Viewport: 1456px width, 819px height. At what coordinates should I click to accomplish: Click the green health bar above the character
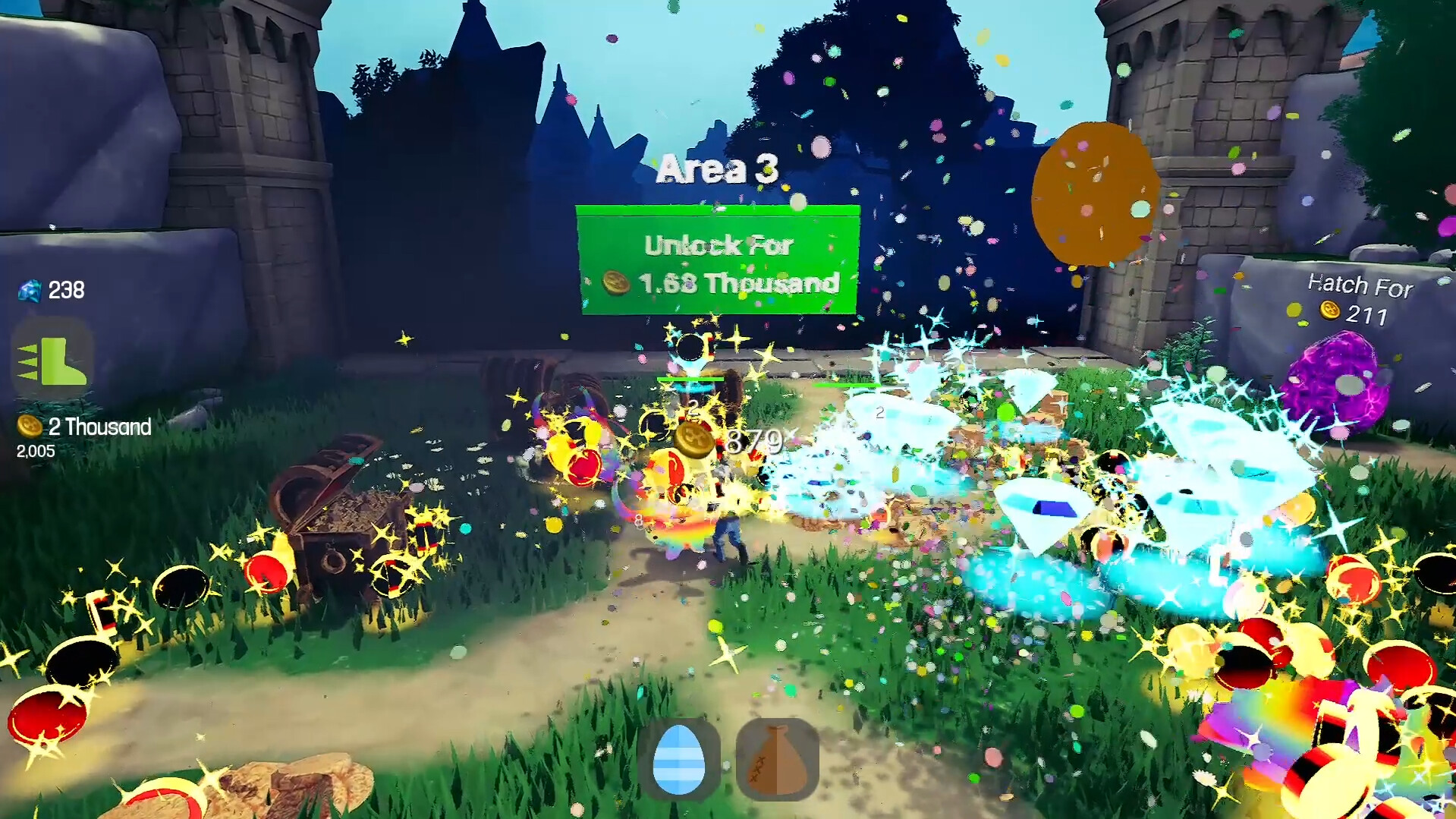point(689,377)
